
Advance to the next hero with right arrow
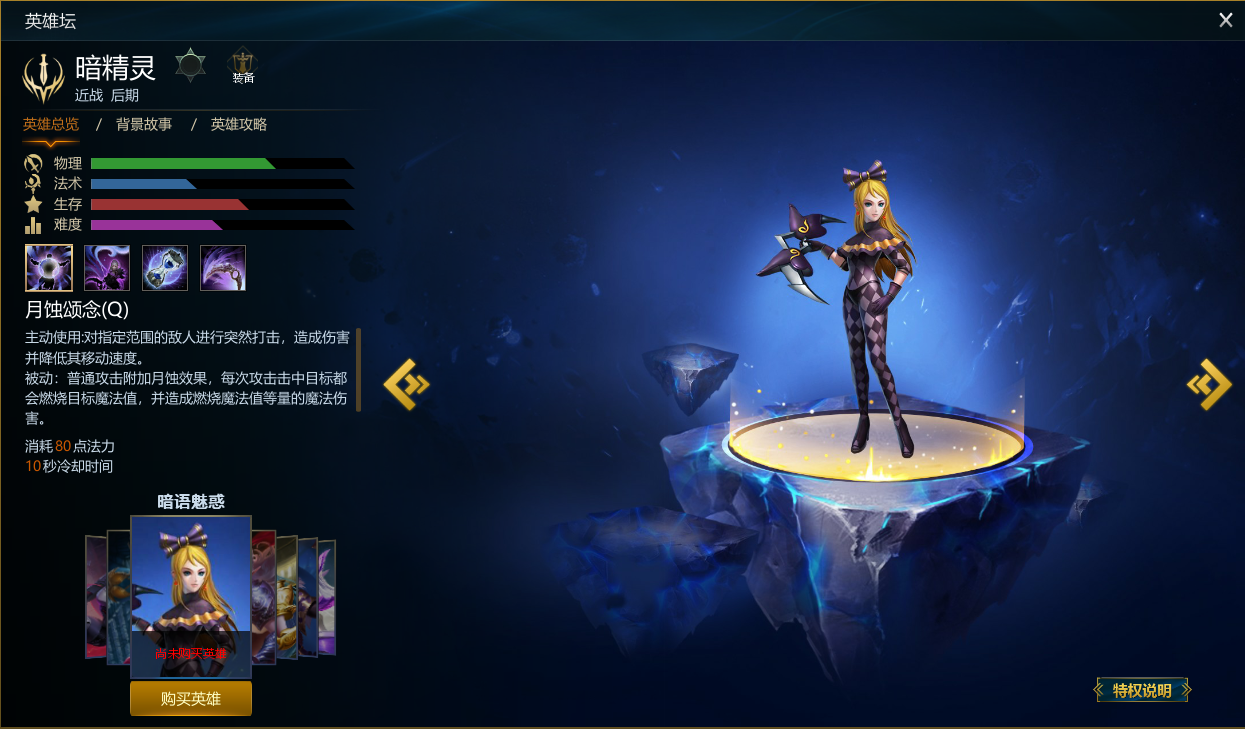tap(1209, 384)
